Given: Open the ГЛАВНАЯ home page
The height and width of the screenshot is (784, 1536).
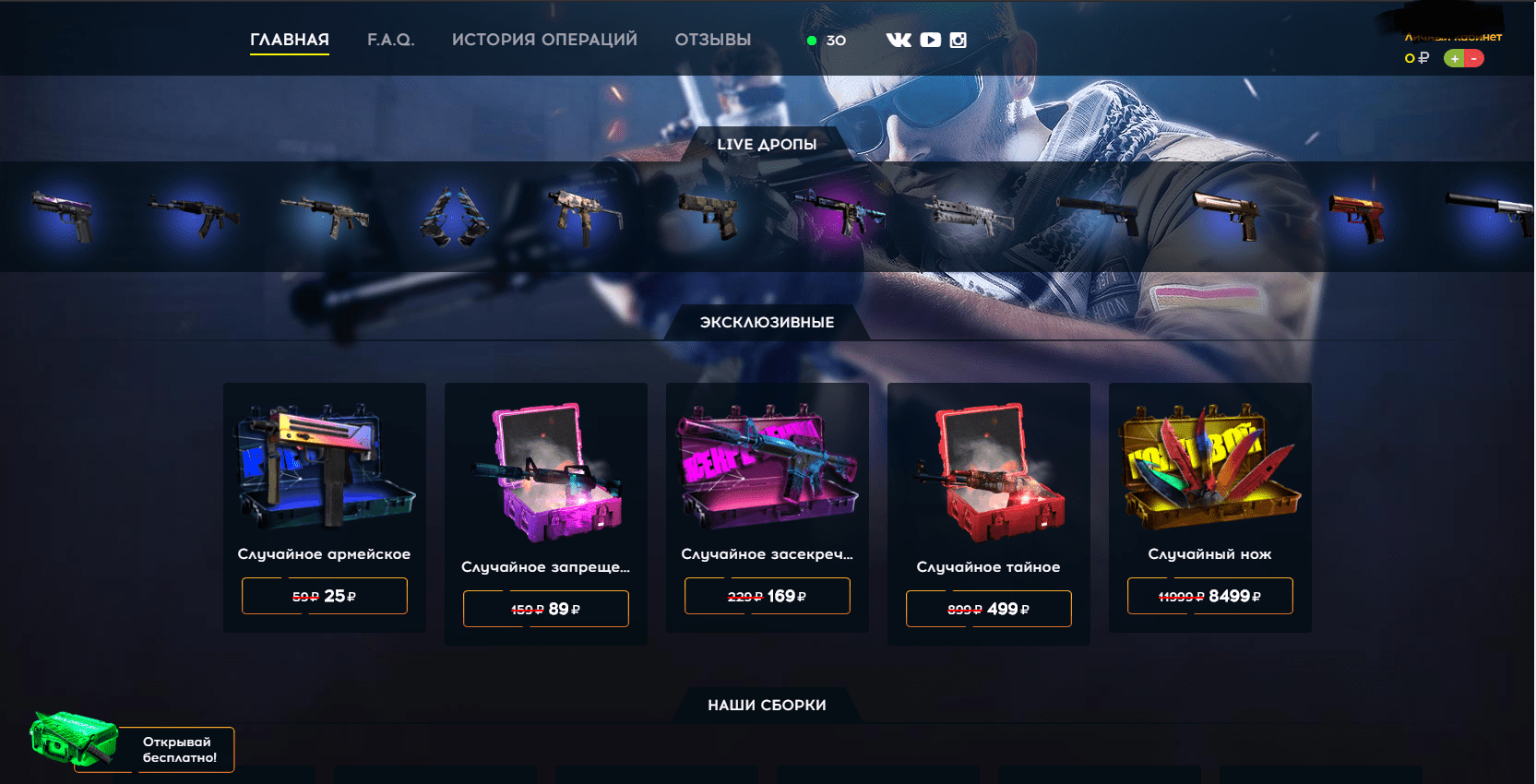Looking at the screenshot, I should 289,40.
